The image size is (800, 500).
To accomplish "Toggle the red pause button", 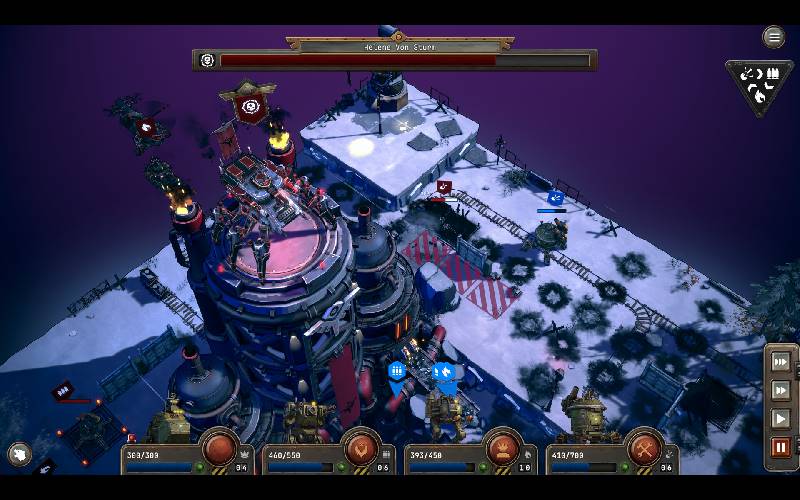I will 781,447.
